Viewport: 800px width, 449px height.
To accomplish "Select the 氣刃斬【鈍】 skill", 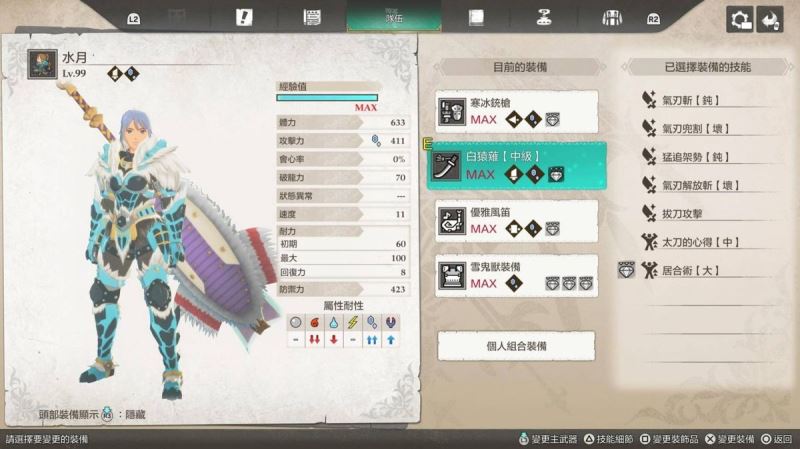I will pyautogui.click(x=692, y=100).
